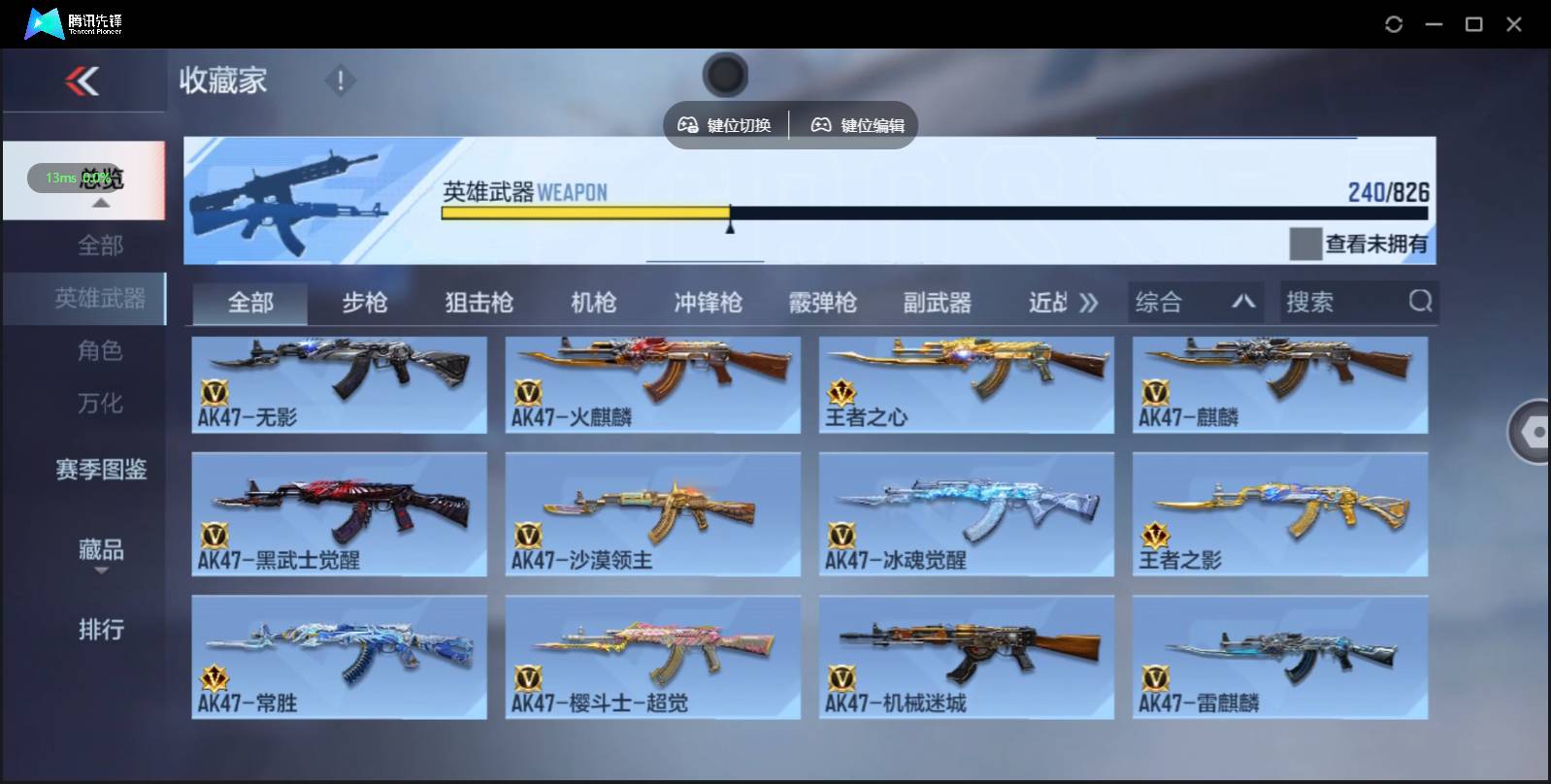The width and height of the screenshot is (1551, 784).
Task: Select the AK47-无影 weapon thumbnail
Action: point(339,384)
